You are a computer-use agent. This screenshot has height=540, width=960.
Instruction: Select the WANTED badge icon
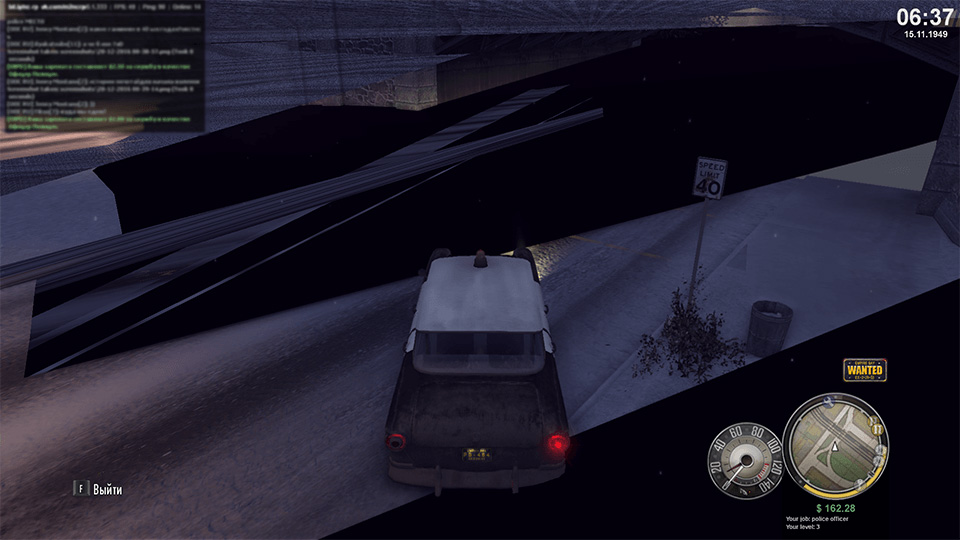tap(865, 369)
